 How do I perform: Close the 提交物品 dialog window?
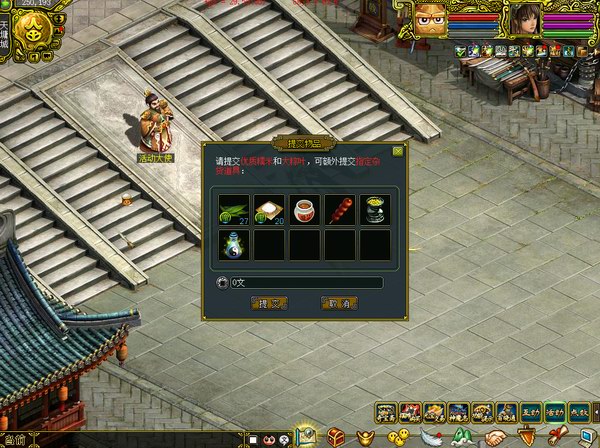point(397,152)
